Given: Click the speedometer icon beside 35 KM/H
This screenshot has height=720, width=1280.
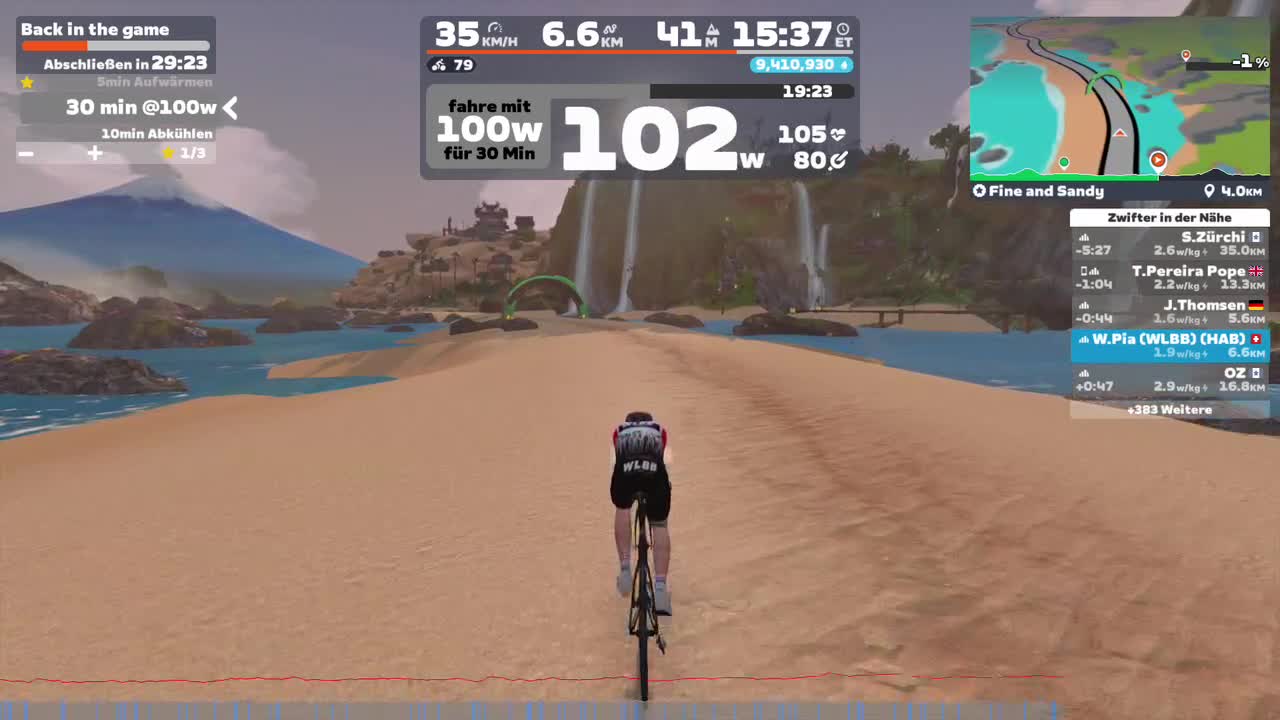Looking at the screenshot, I should click(494, 26).
